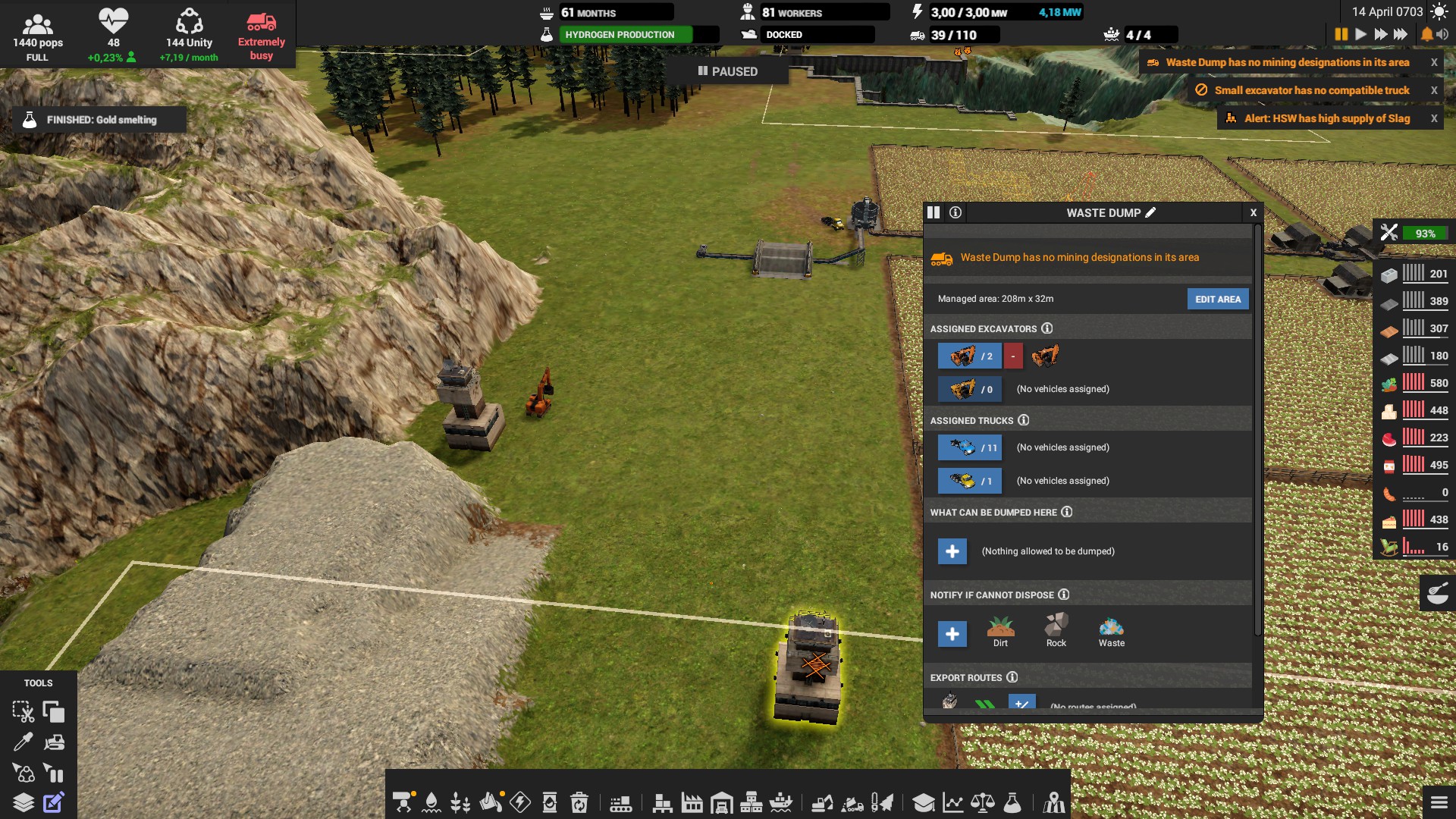Open the statistics graph icon
The width and height of the screenshot is (1456, 819).
[953, 802]
